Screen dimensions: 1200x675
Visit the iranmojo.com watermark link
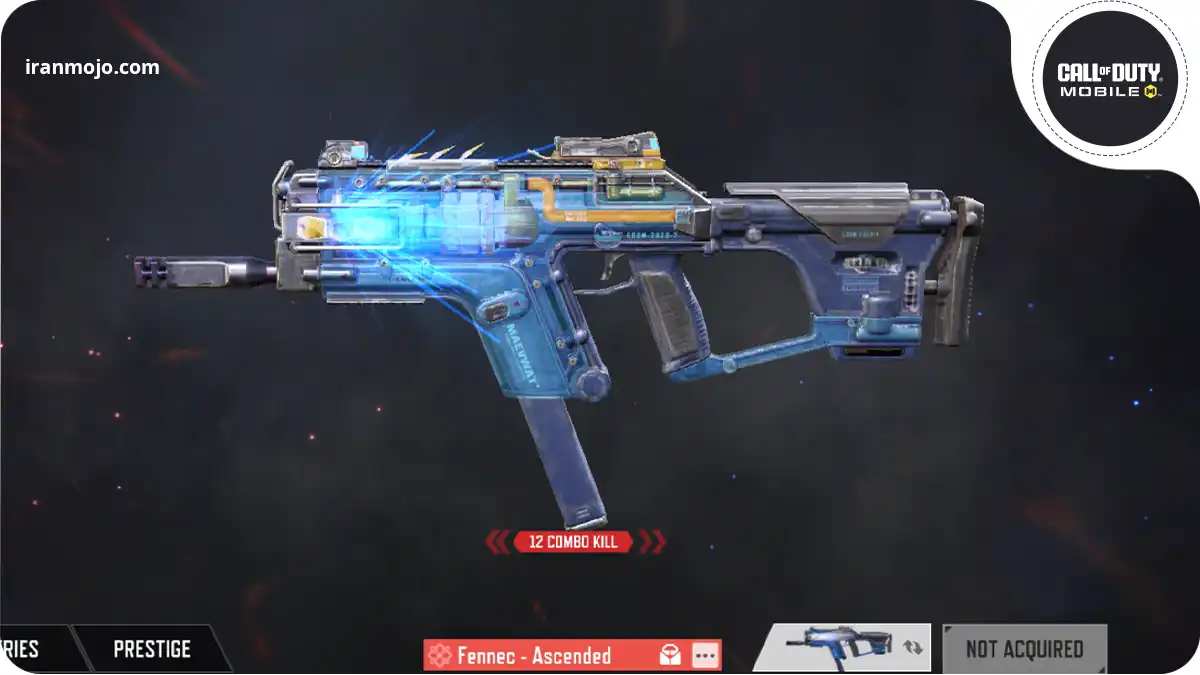[92, 68]
